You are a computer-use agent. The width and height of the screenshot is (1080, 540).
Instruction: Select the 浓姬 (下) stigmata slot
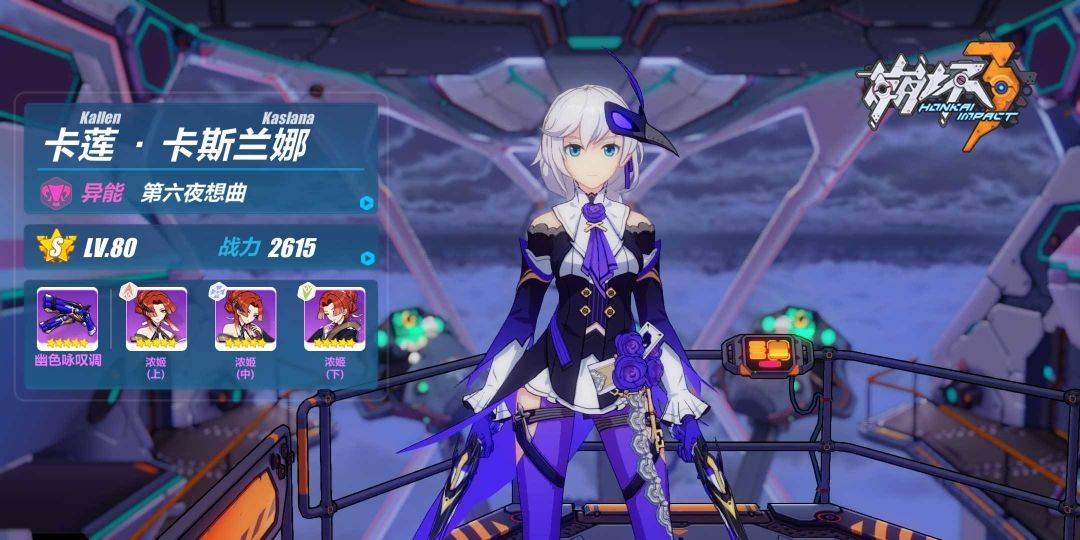click(334, 319)
